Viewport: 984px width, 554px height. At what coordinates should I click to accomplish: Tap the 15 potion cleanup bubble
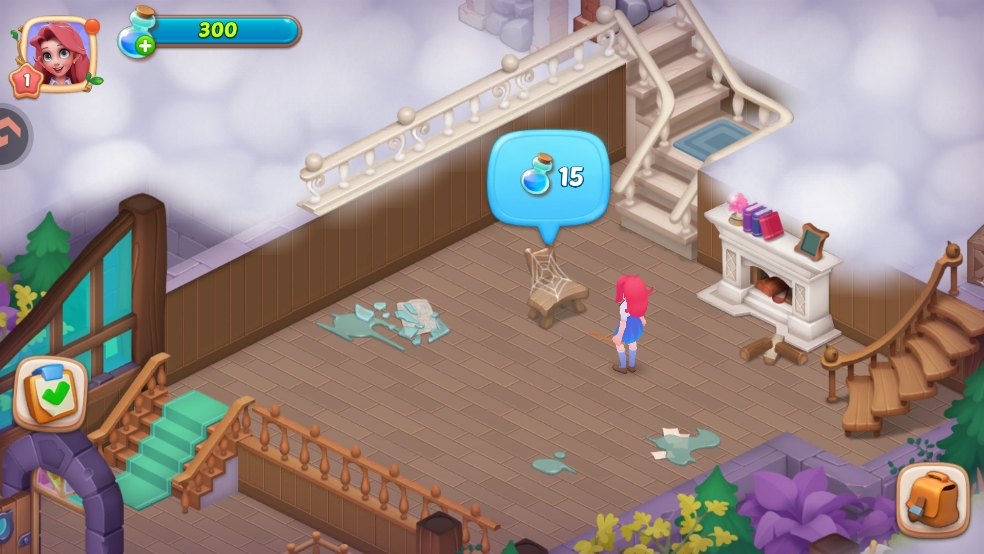tap(548, 178)
